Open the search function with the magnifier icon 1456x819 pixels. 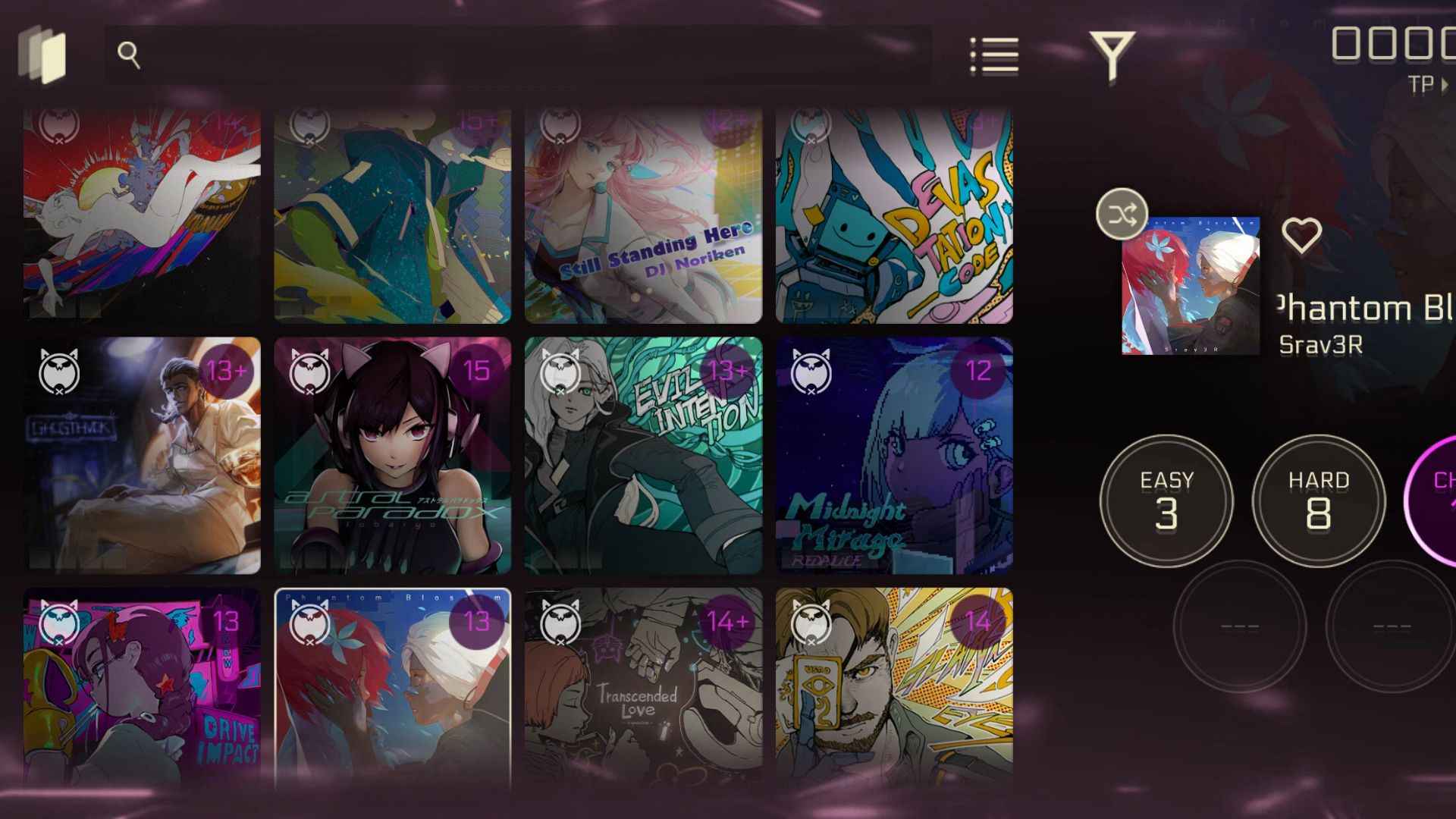129,53
